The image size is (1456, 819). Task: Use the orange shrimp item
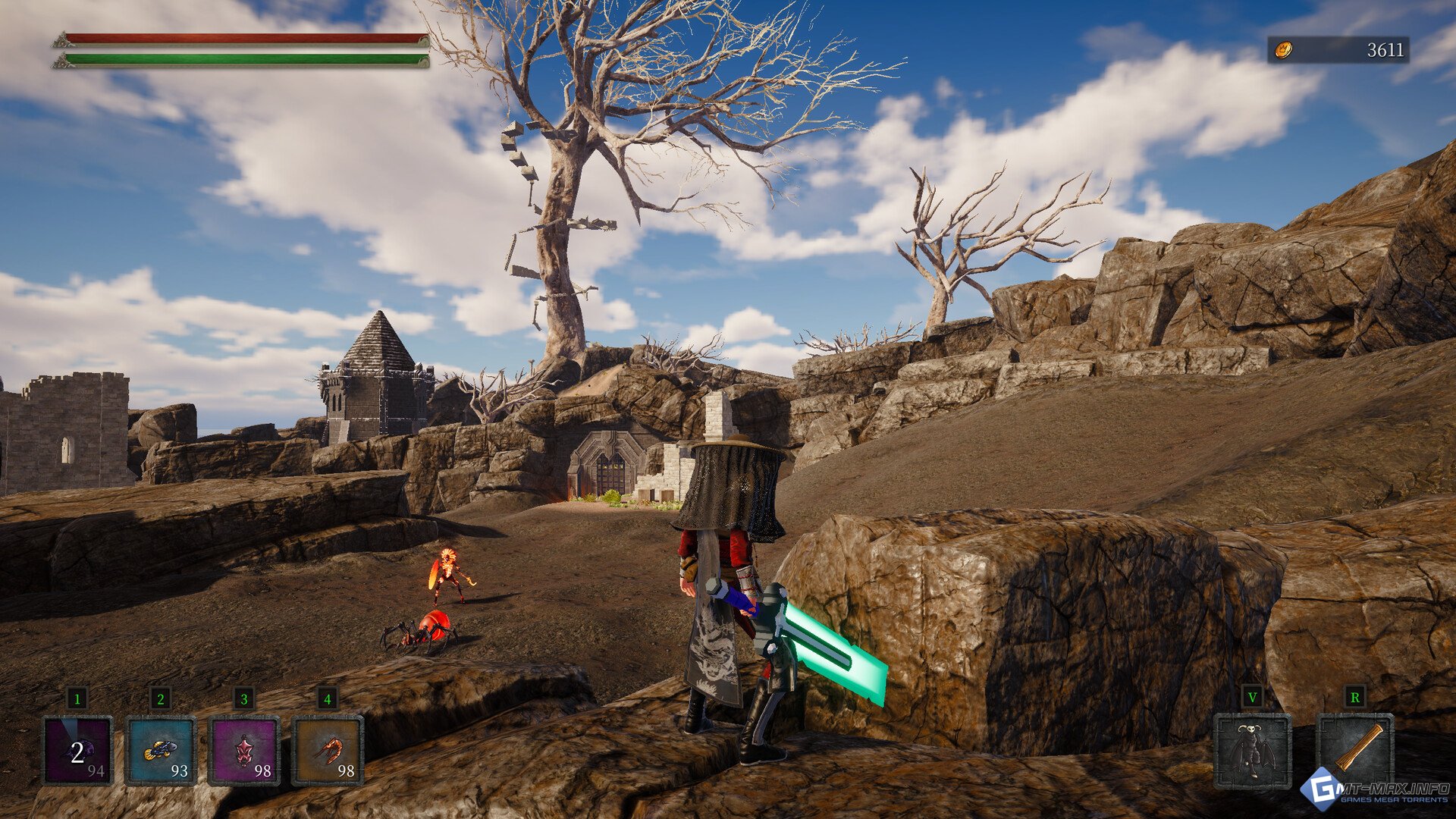(x=327, y=750)
